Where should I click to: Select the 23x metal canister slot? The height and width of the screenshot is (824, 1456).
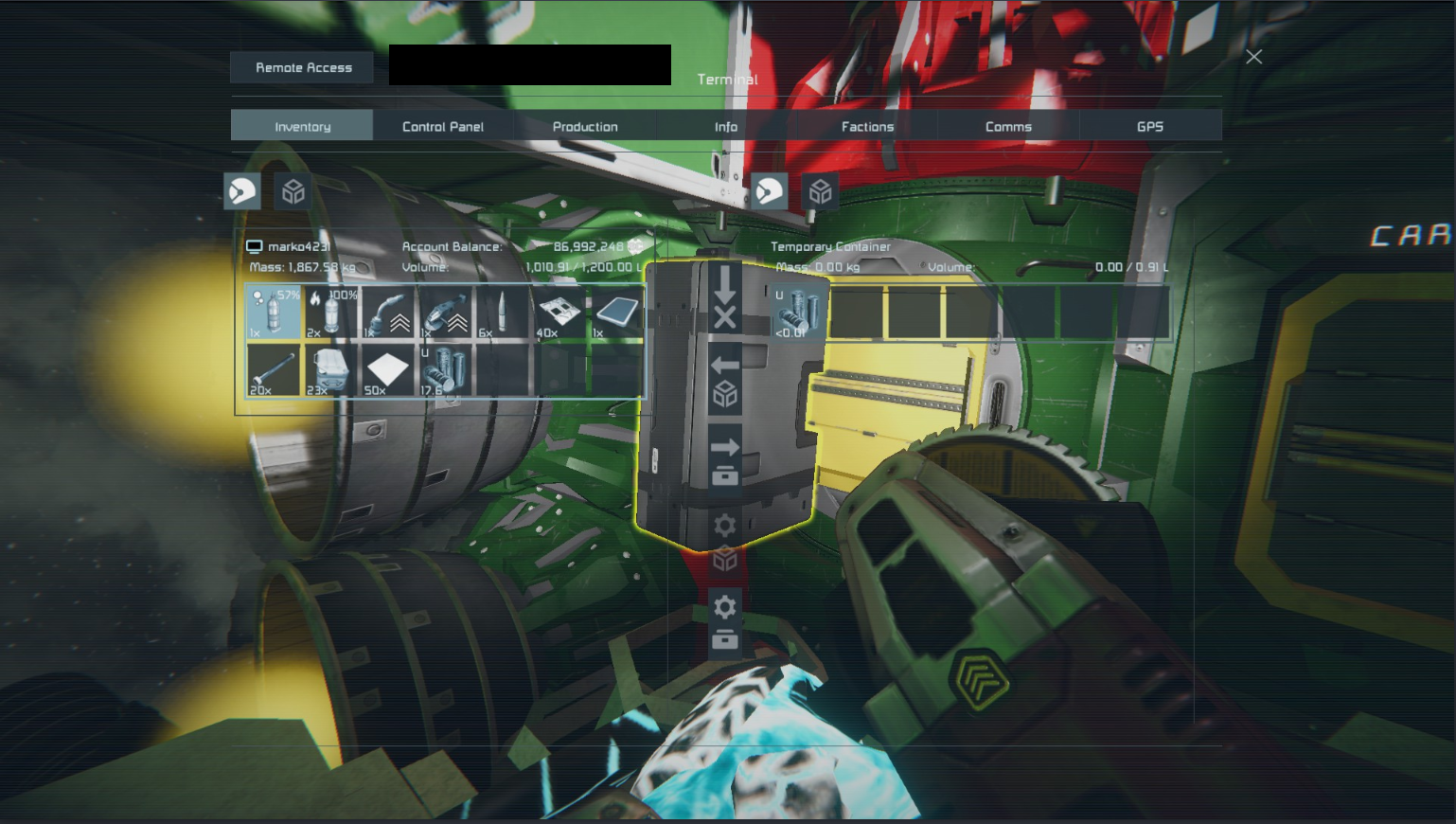(x=331, y=370)
